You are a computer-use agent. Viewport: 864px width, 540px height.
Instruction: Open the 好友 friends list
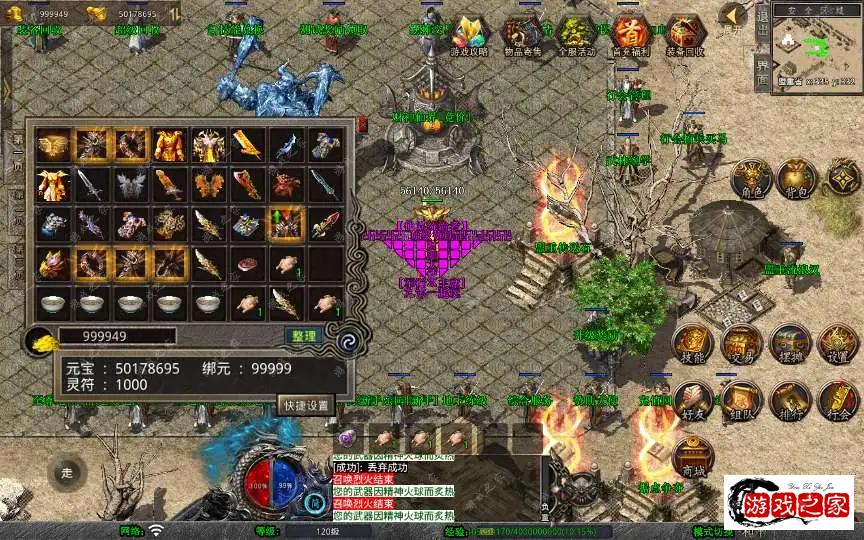[x=692, y=399]
